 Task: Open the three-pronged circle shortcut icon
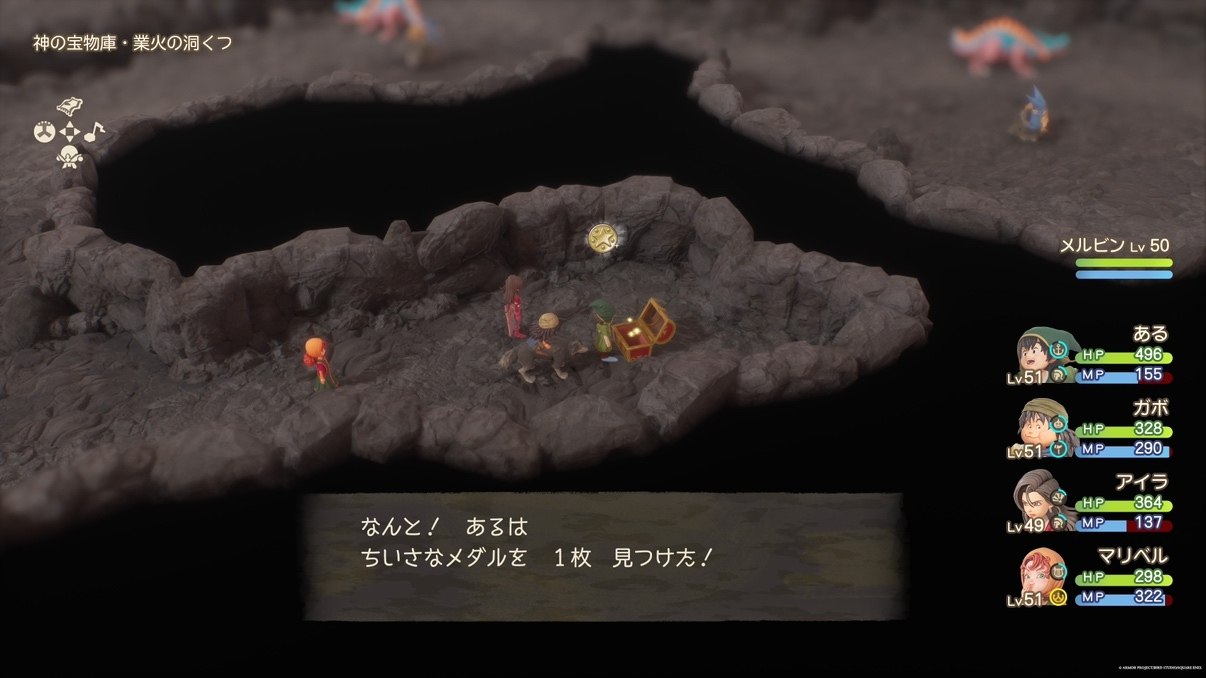point(44,132)
